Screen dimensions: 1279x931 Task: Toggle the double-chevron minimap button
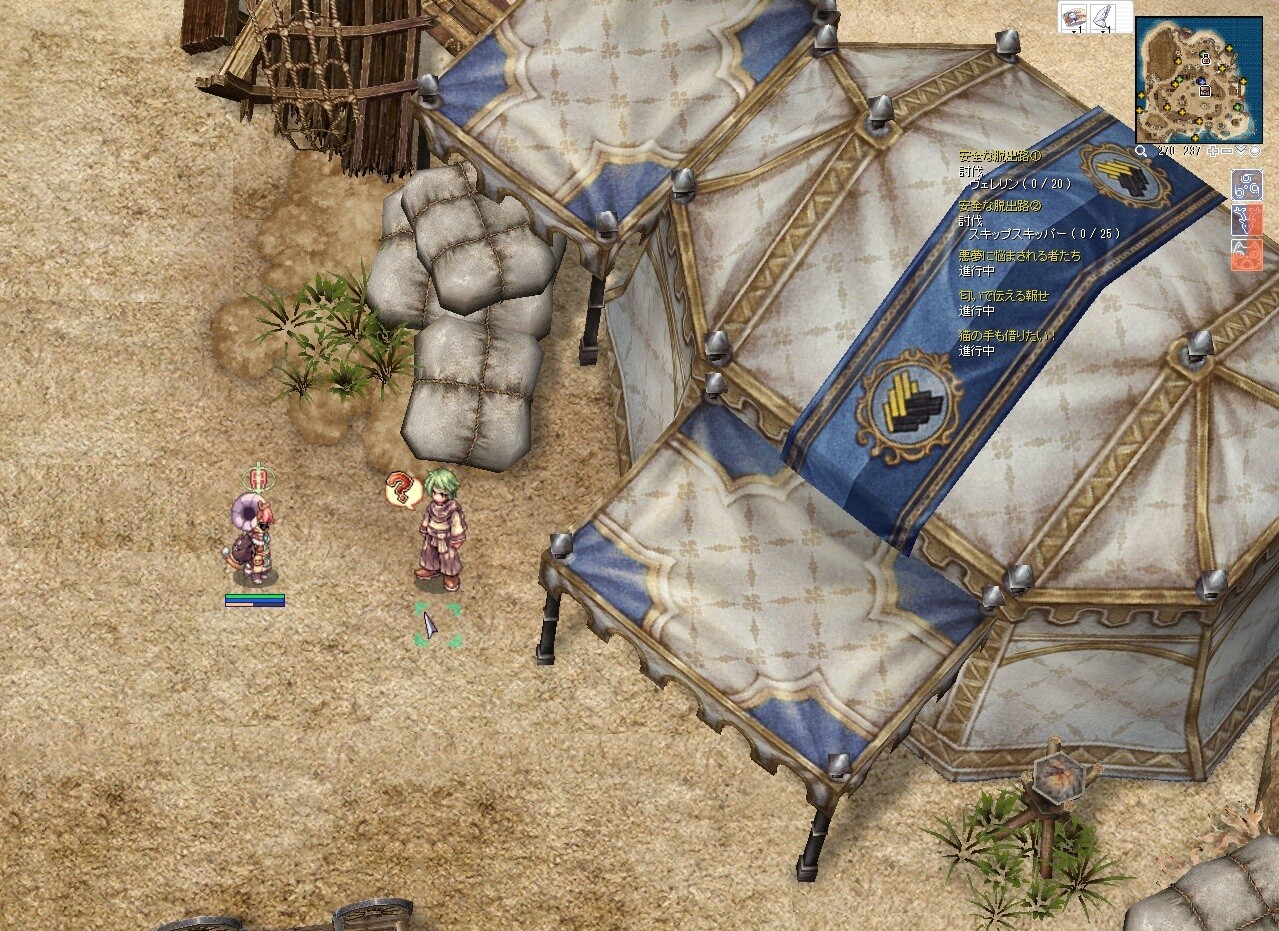coord(1241,152)
